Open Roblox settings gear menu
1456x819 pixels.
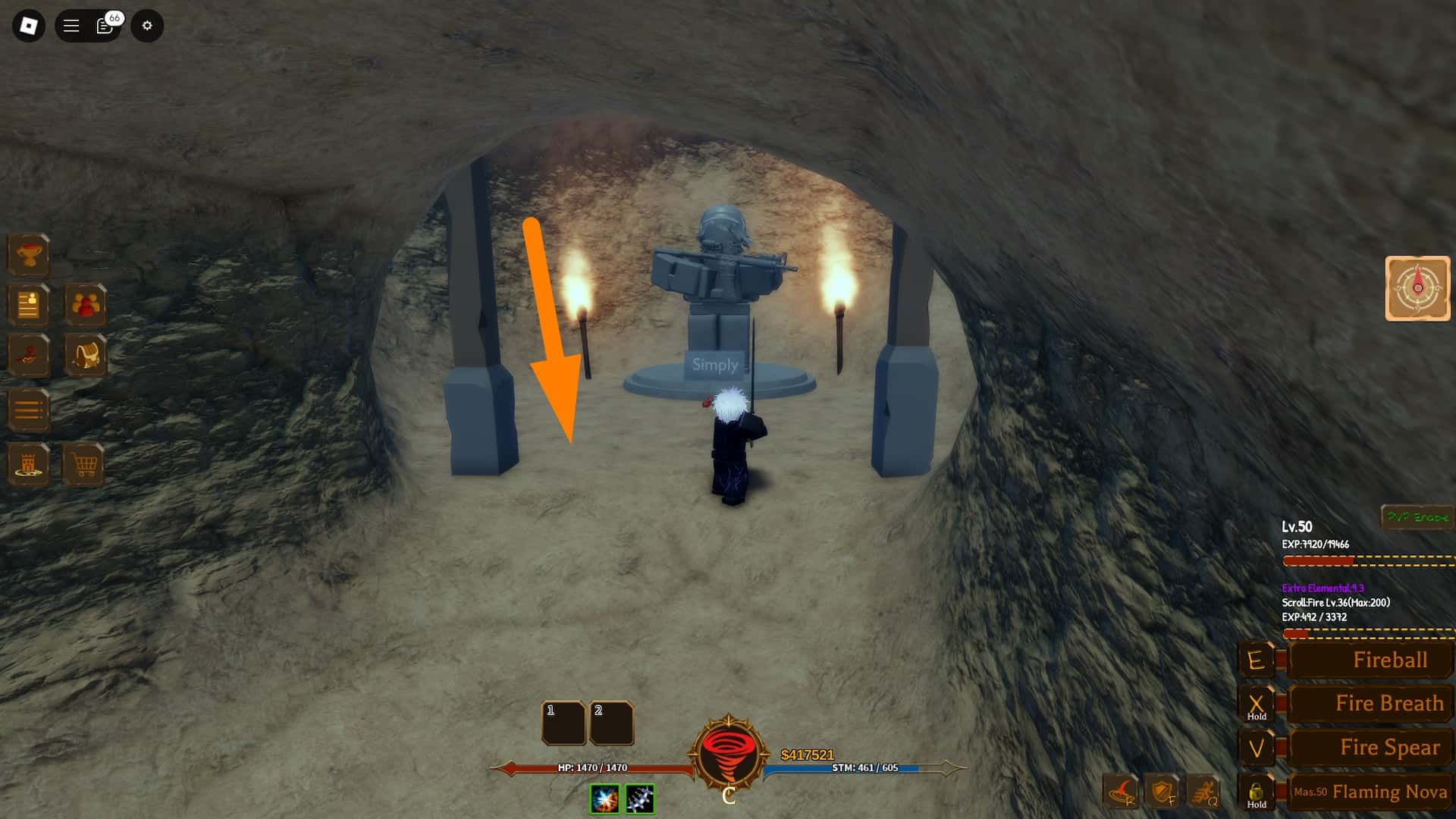(x=147, y=25)
